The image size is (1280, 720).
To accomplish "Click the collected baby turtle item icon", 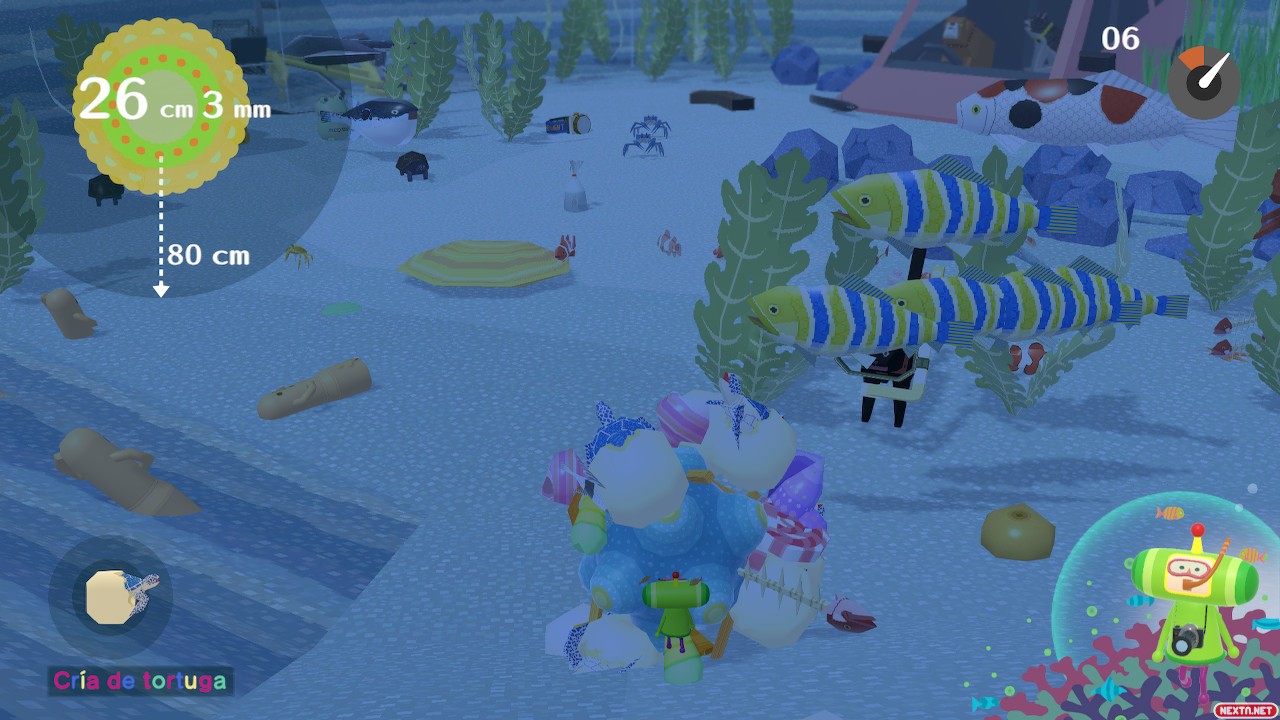I will [112, 597].
